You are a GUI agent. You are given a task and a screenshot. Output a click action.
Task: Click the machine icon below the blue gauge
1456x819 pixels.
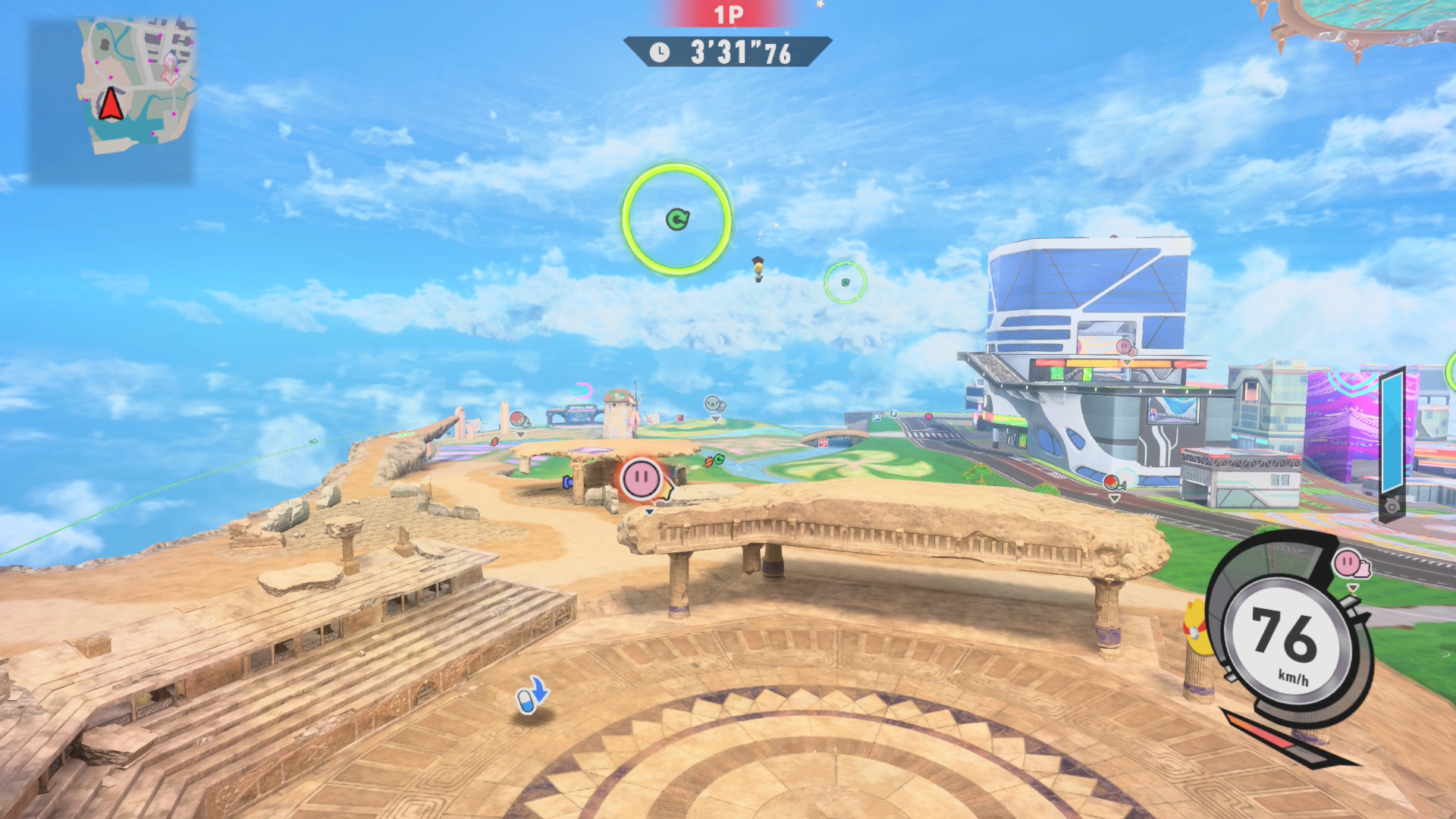(x=1392, y=505)
